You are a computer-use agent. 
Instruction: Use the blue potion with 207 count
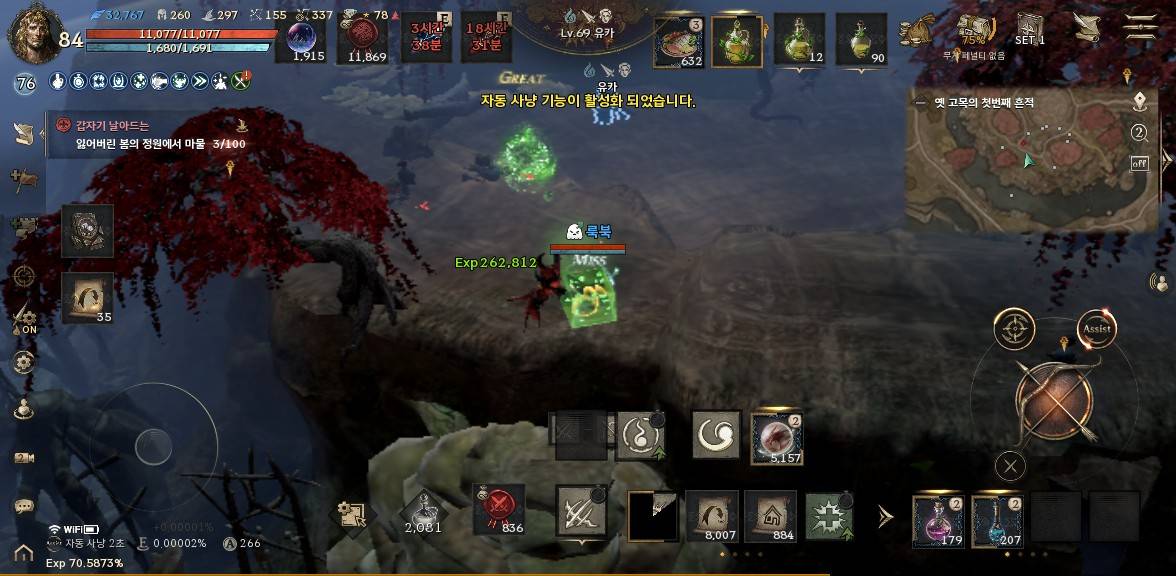click(997, 520)
